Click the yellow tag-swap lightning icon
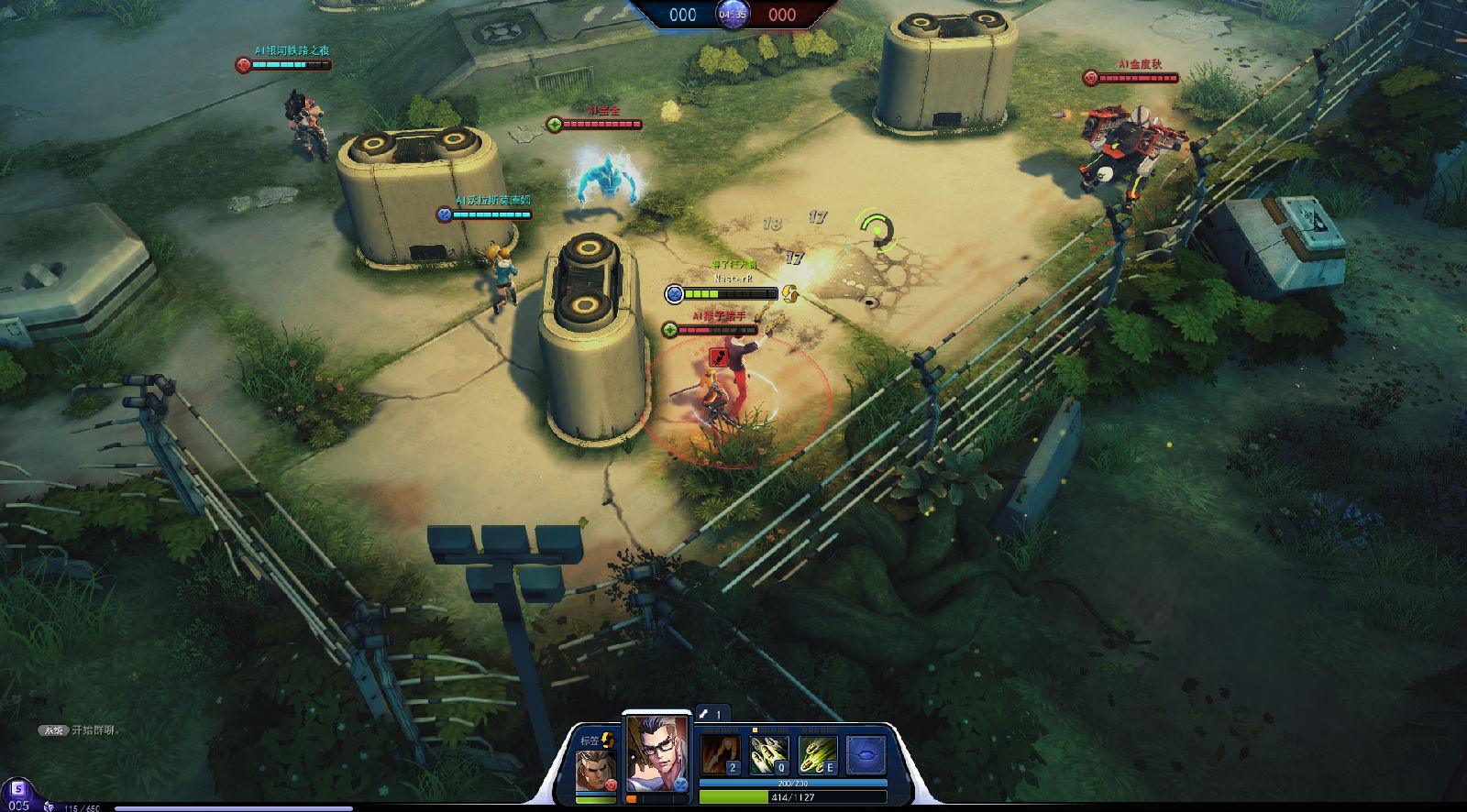Viewport: 1467px width, 812px height. (607, 739)
